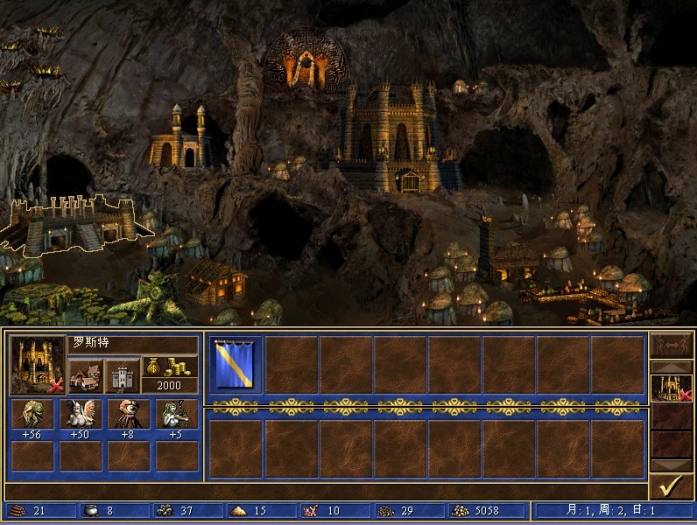The height and width of the screenshot is (525, 697).
Task: Click the large town portrait
Action: 37,364
